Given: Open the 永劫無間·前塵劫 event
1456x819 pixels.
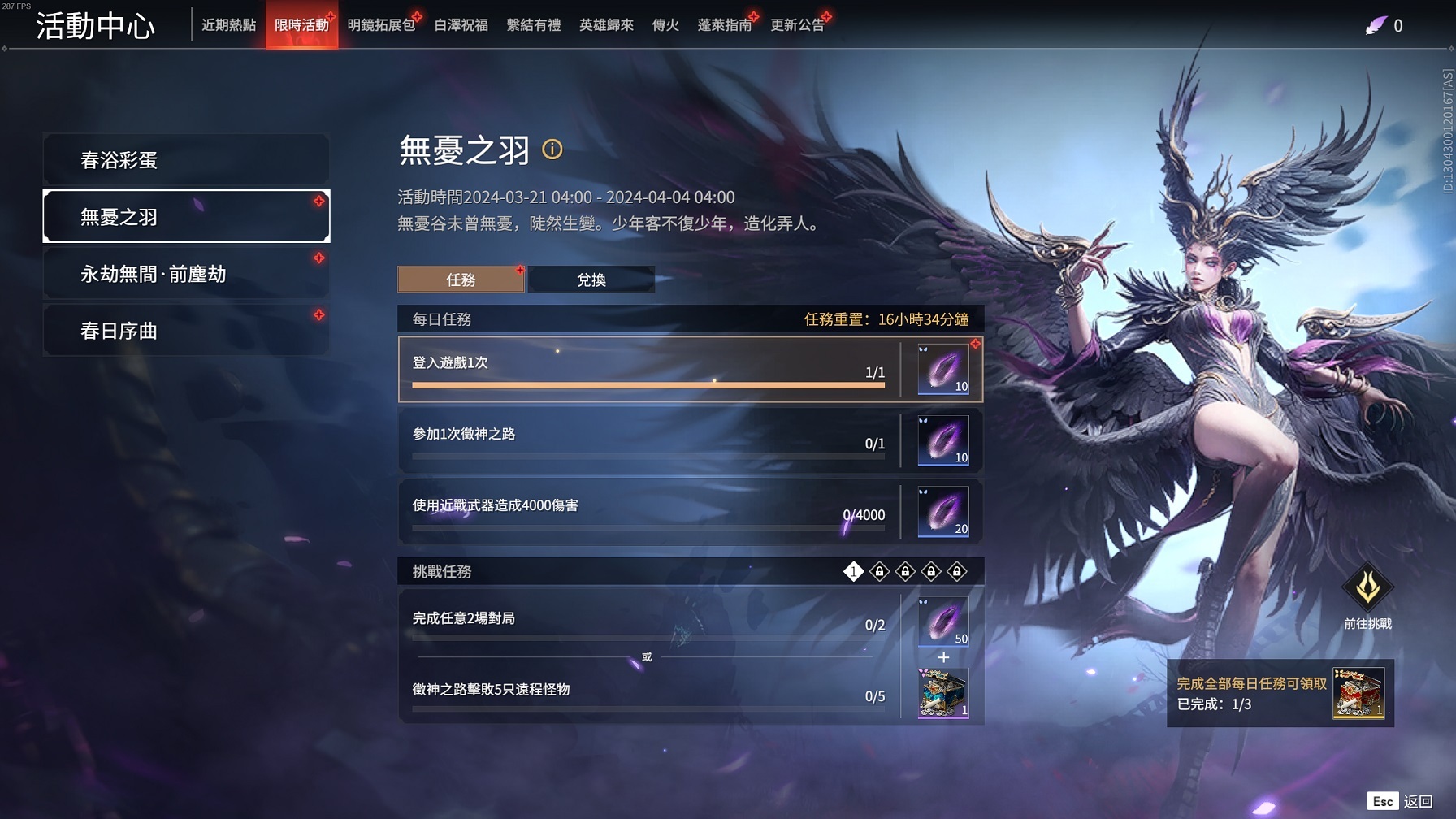Looking at the screenshot, I should [185, 274].
